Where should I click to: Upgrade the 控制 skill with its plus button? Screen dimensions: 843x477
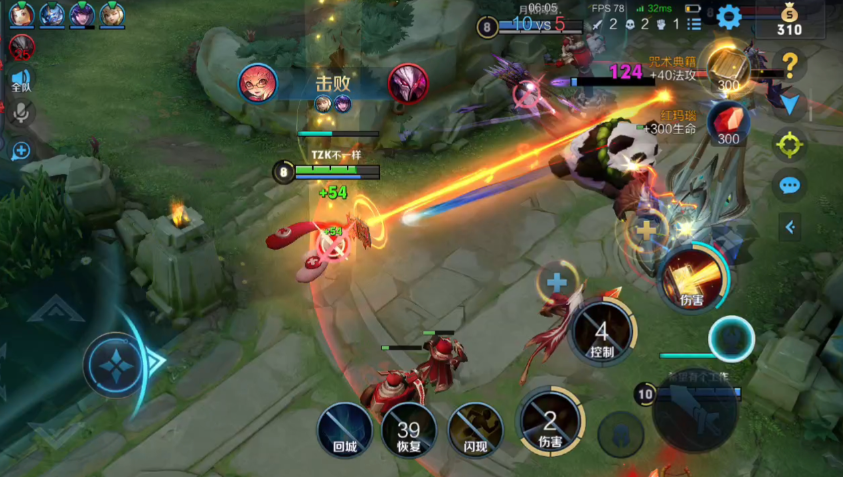[x=556, y=283]
